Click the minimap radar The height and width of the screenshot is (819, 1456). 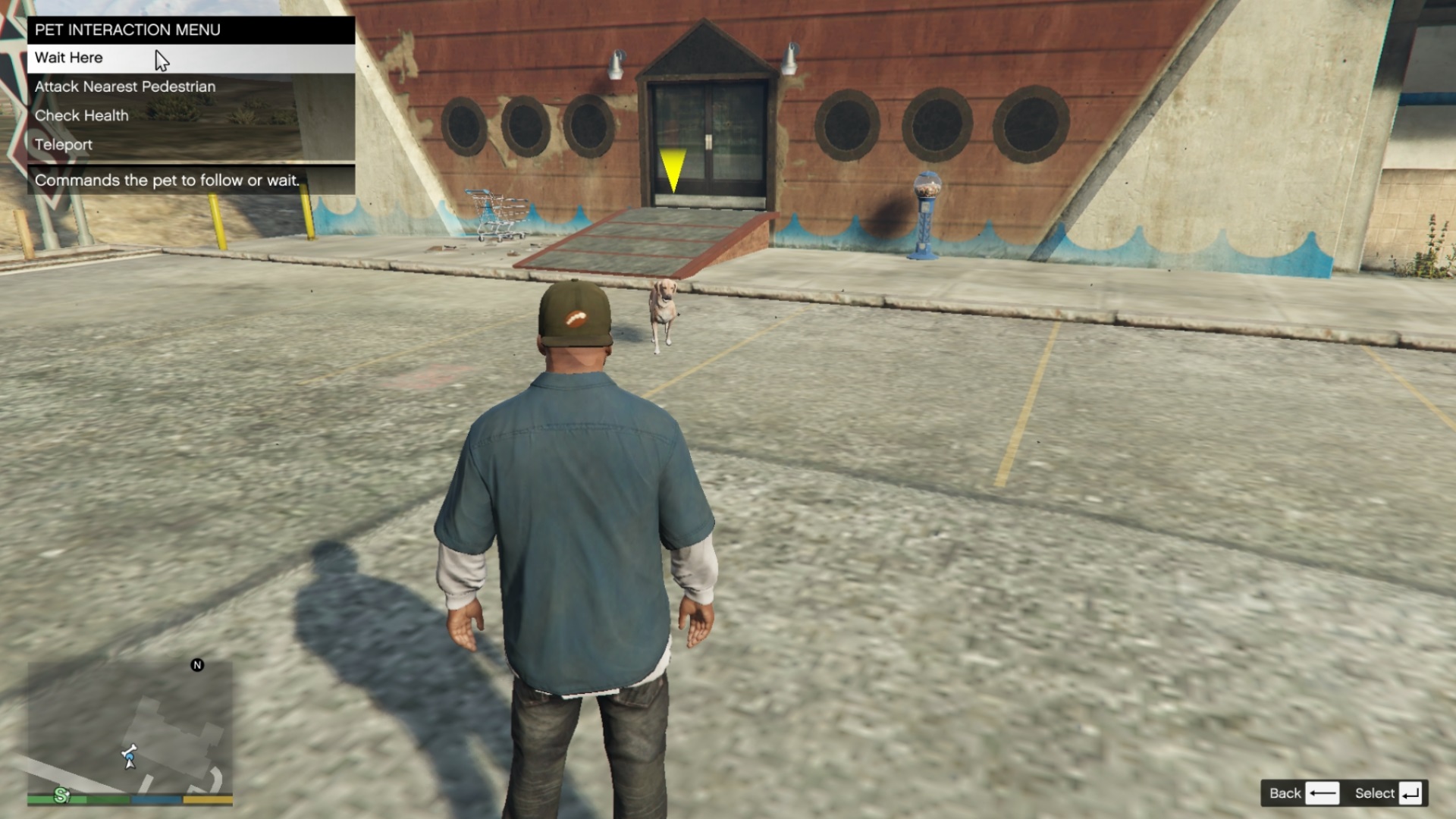coord(130,726)
